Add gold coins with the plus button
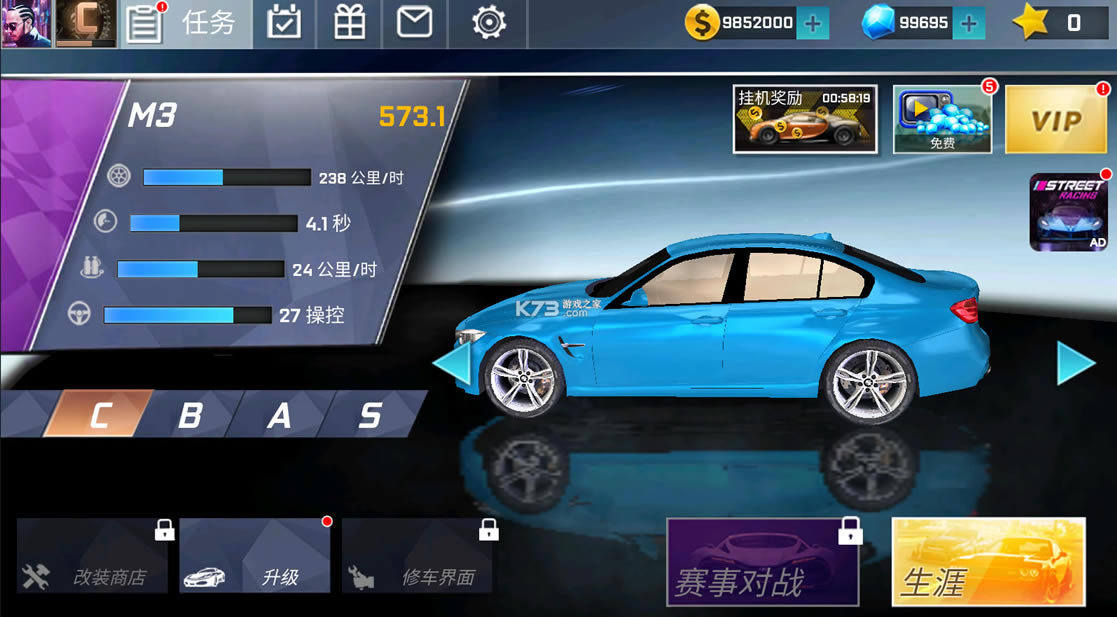 [813, 24]
